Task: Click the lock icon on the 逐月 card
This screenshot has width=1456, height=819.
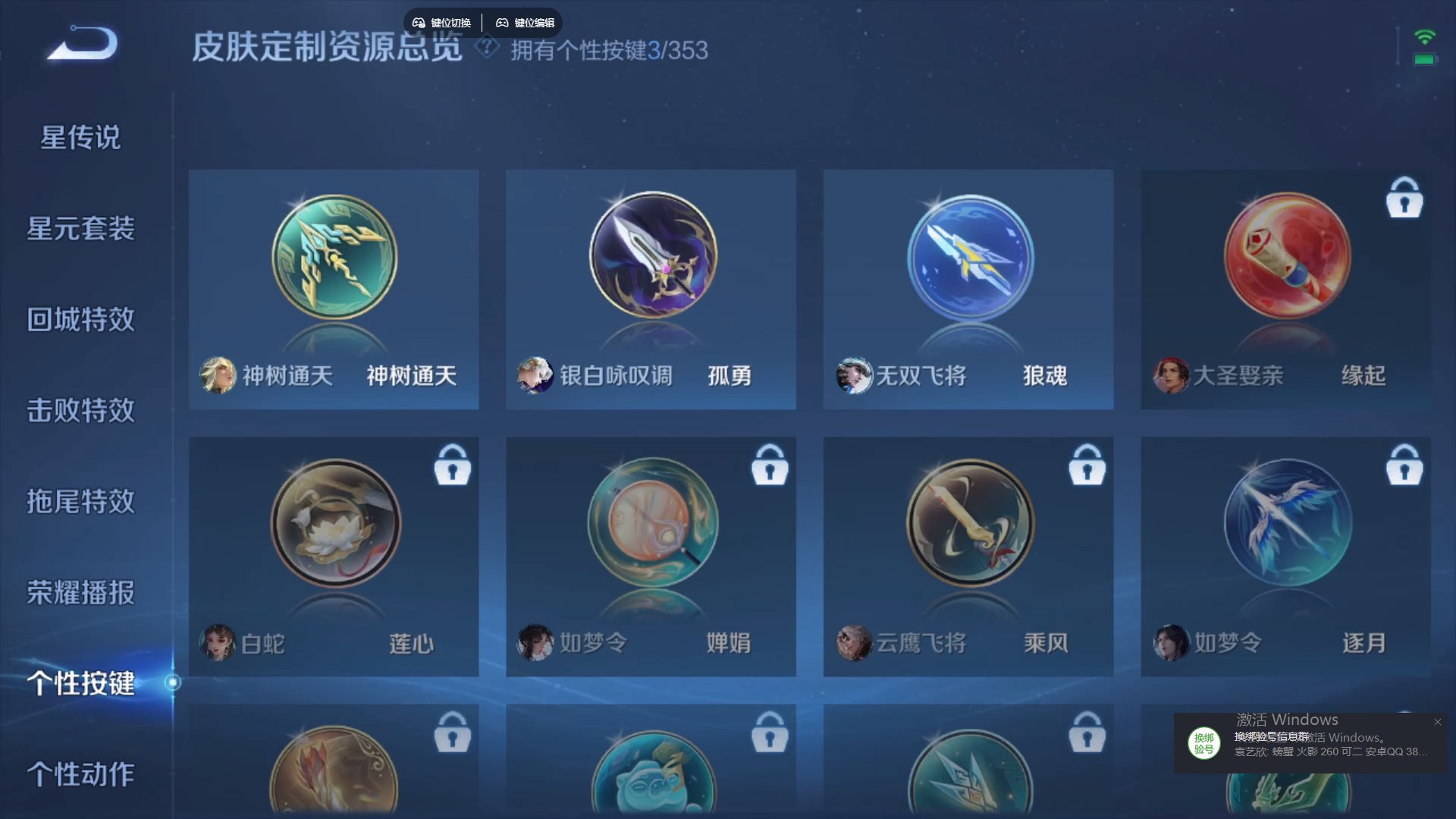Action: [x=1405, y=466]
